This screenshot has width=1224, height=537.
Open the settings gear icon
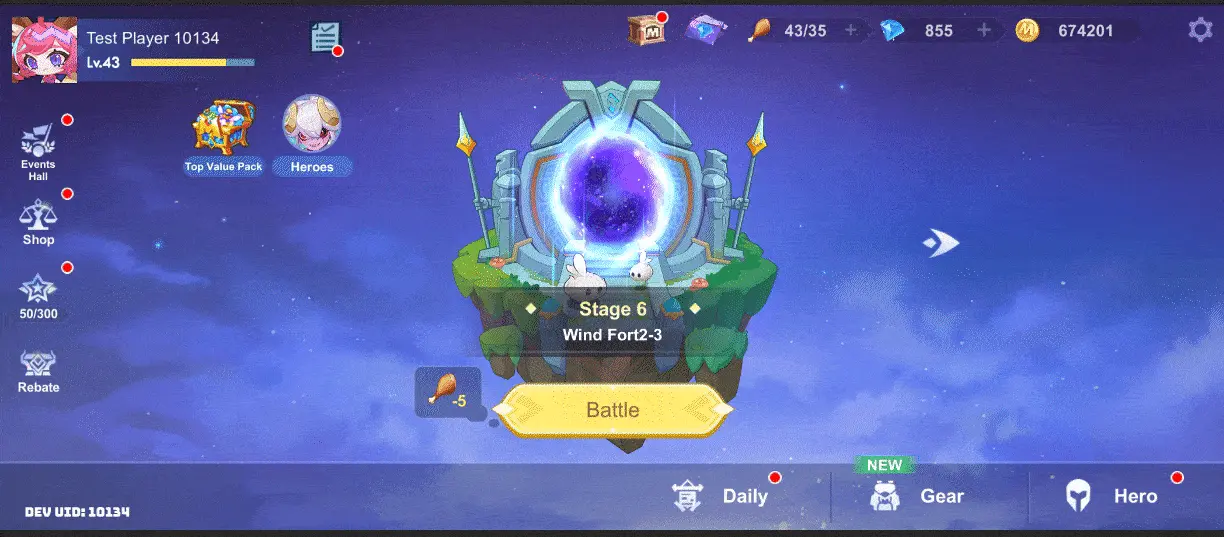[x=1199, y=30]
